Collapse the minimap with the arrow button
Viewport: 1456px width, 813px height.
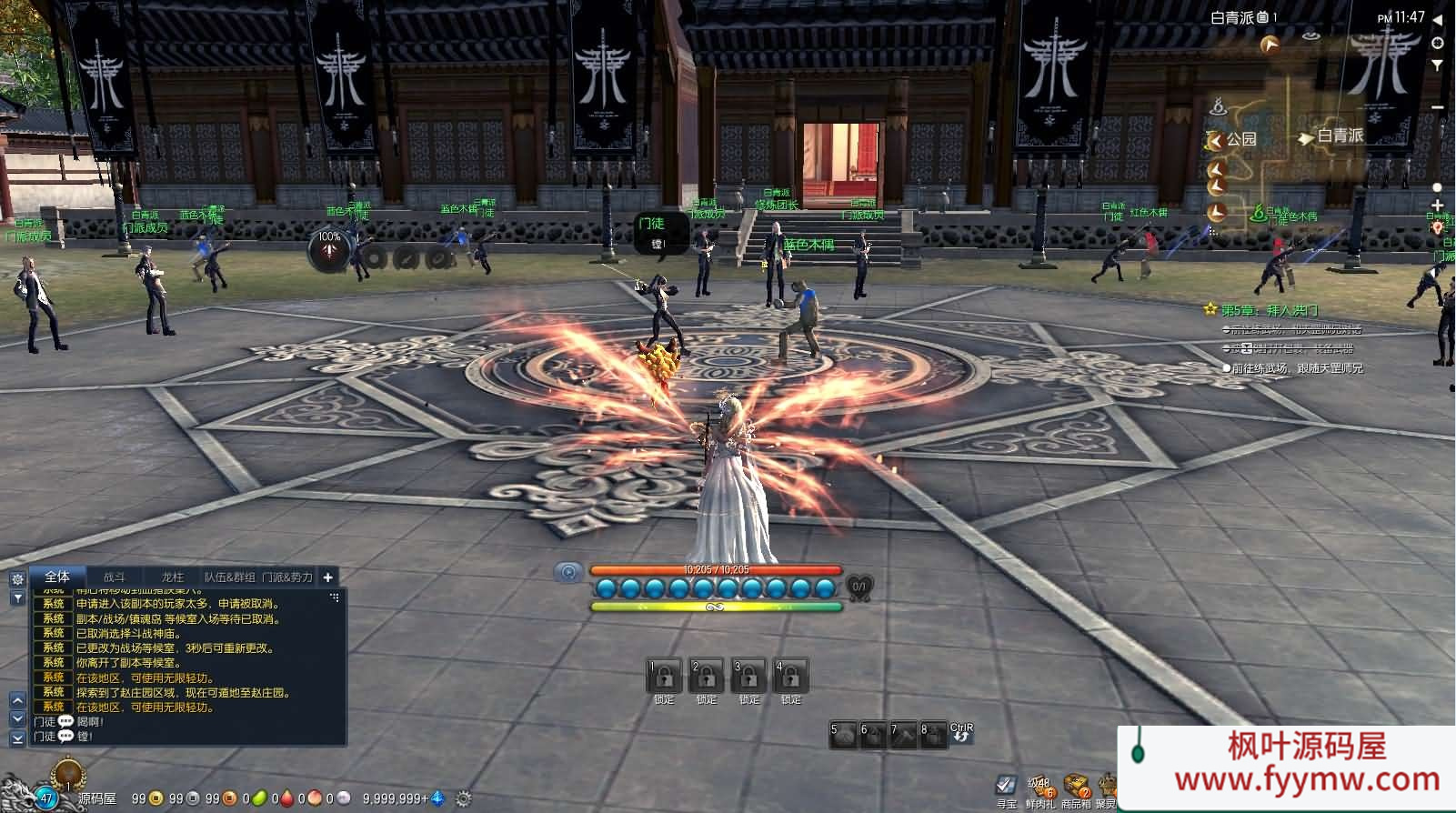click(x=1438, y=19)
